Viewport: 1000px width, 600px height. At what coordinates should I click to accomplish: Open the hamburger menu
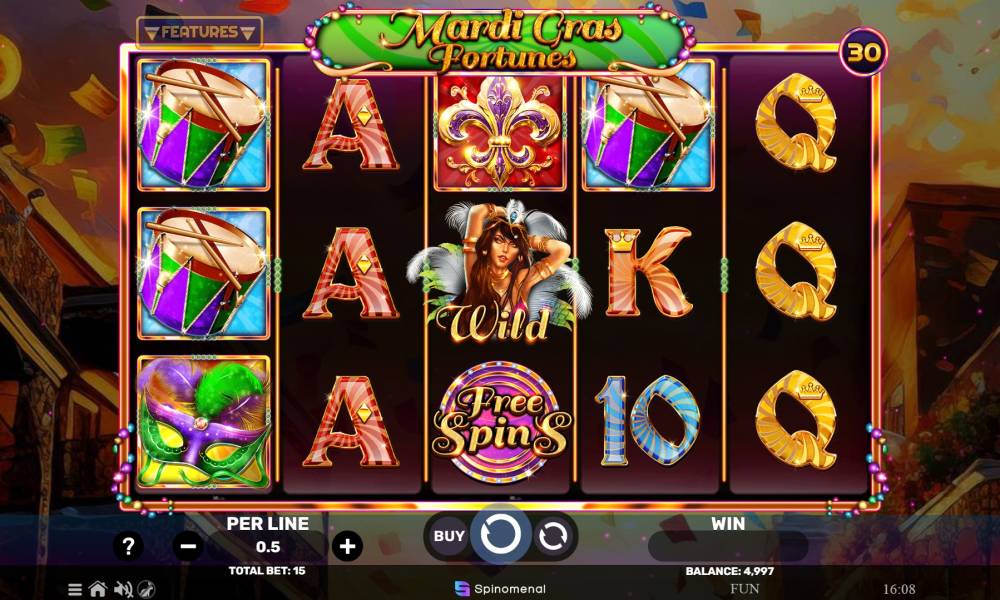75,589
